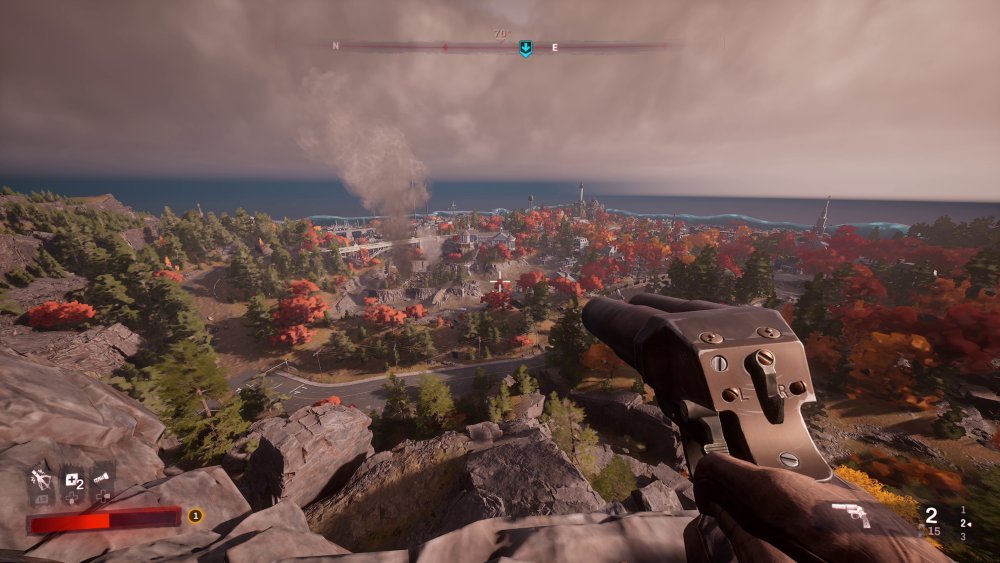Use the medkit item with count 2

72,484
